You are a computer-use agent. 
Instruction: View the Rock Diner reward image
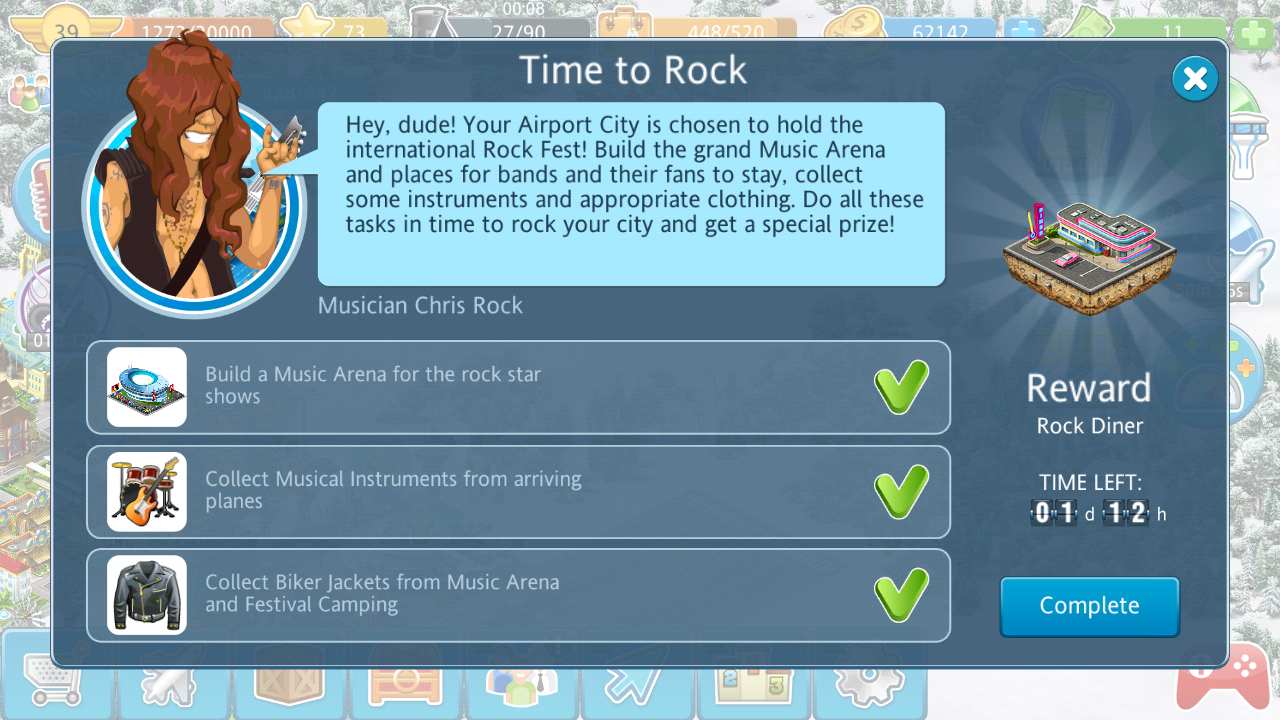(x=1089, y=257)
